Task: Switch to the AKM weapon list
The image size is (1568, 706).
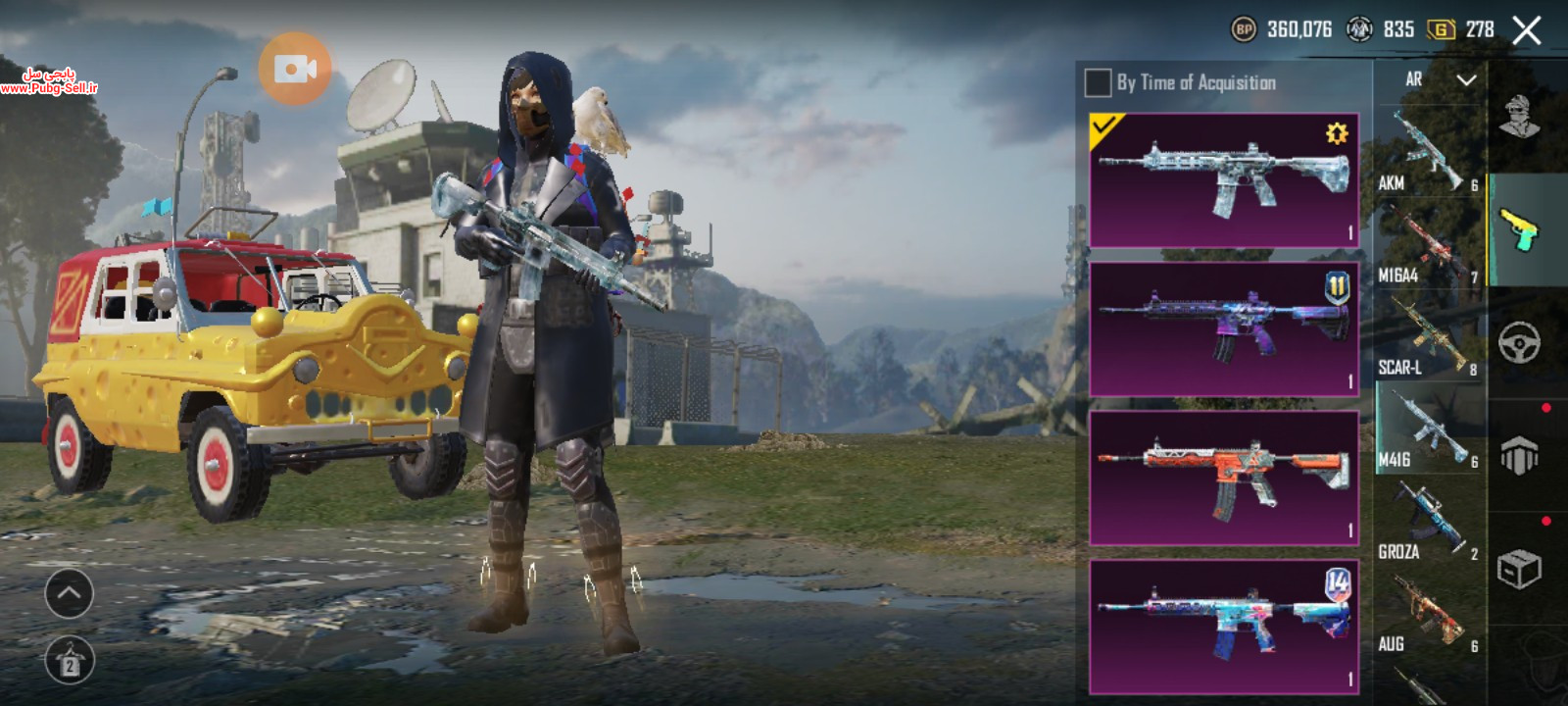Action: point(1429,152)
